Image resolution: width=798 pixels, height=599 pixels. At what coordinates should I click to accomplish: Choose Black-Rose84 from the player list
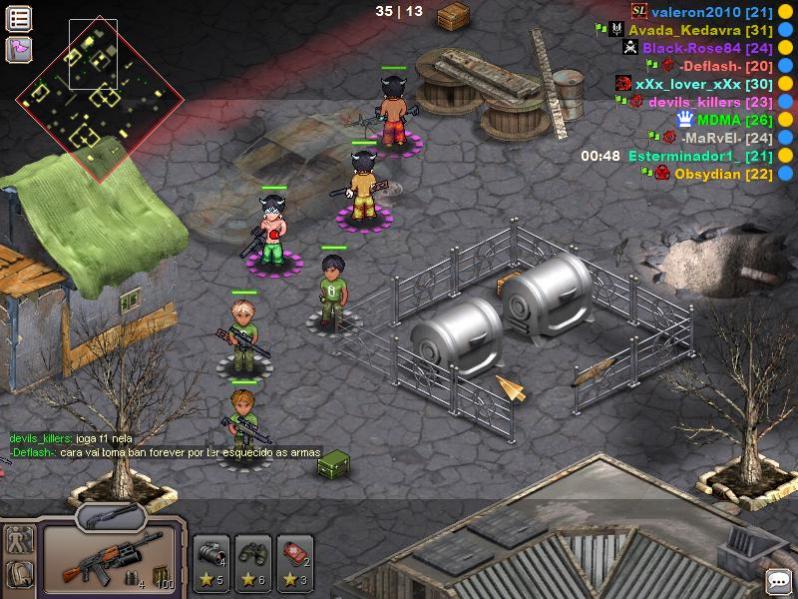(x=691, y=48)
